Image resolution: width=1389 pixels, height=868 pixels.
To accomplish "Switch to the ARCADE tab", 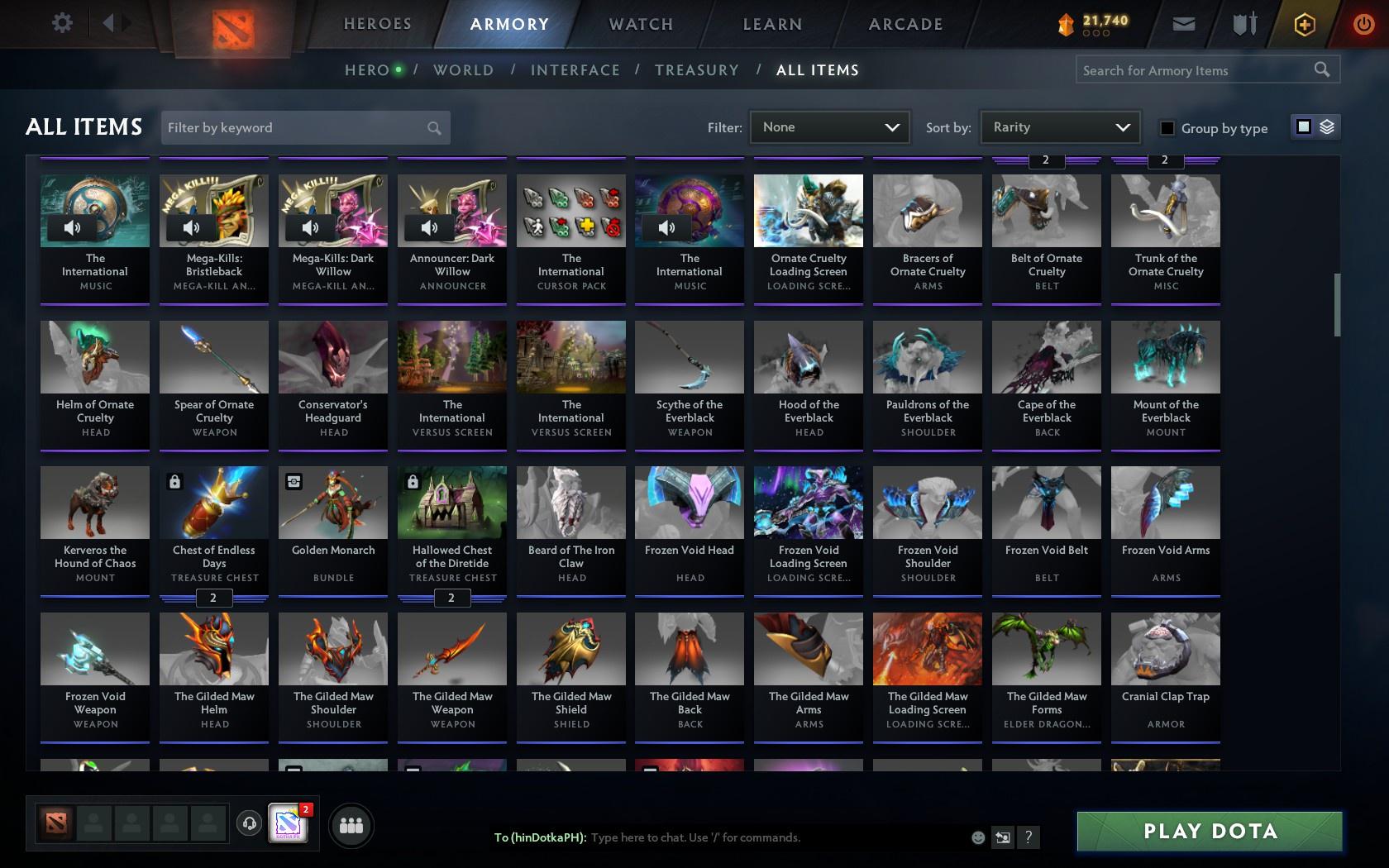I will point(905,24).
